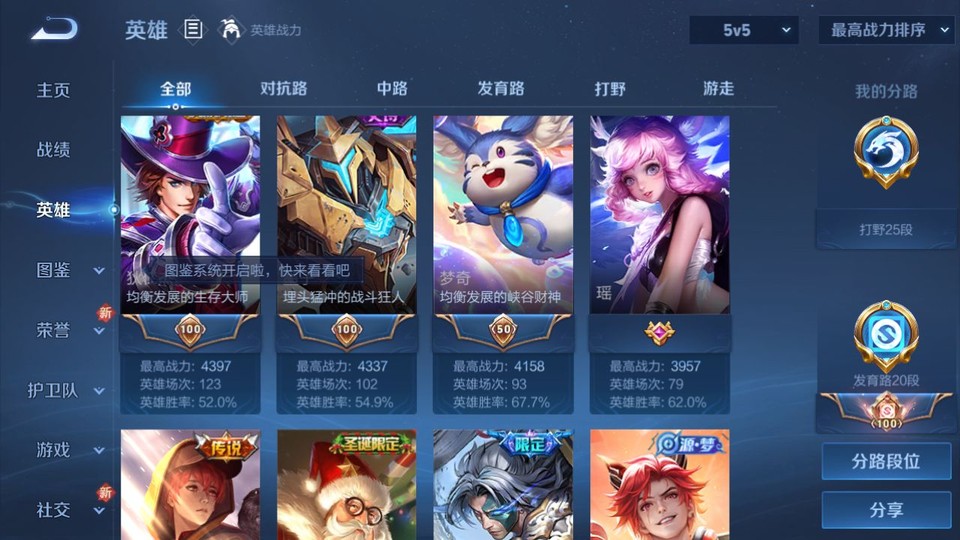This screenshot has width=960, height=540.
Task: Switch to the 中路 tab
Action: click(392, 88)
